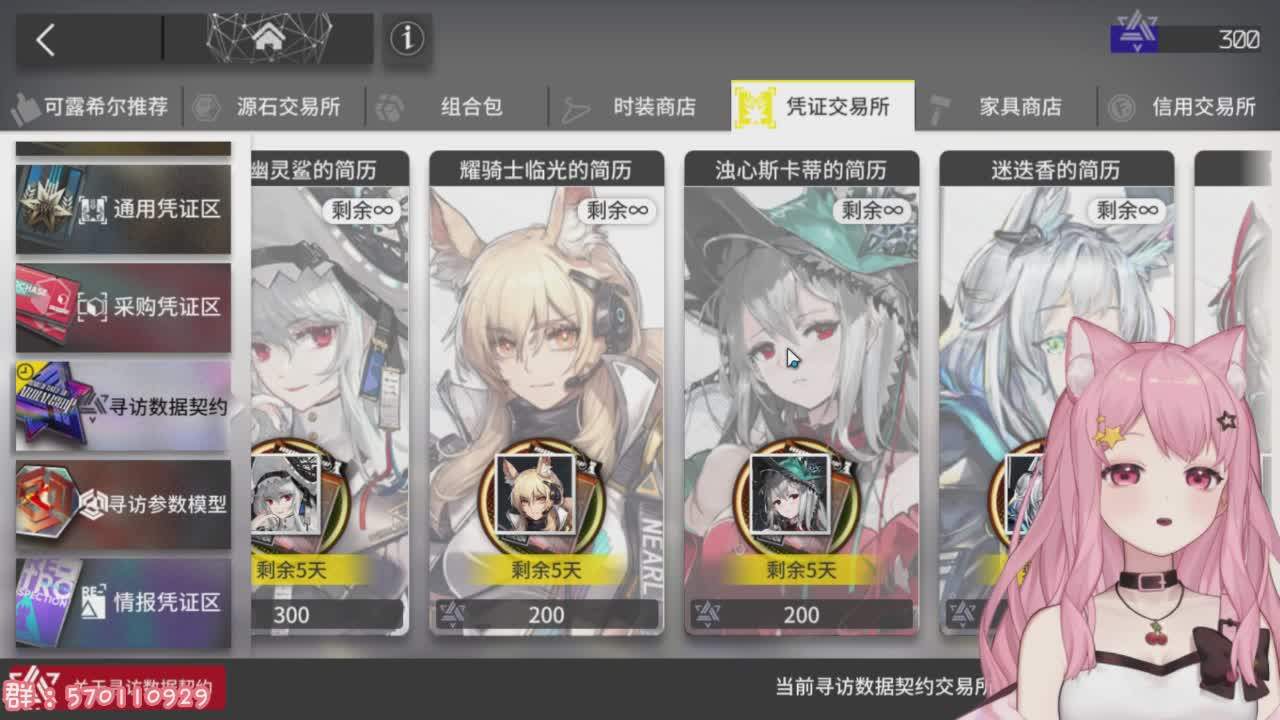The image size is (1280, 720).
Task: Click the hammer icon on 家具商店 tab
Action: click(941, 106)
